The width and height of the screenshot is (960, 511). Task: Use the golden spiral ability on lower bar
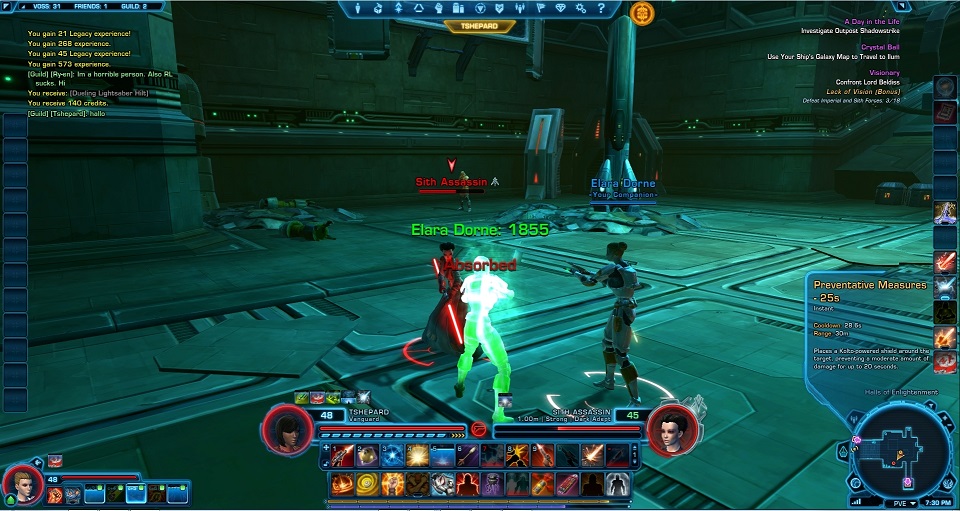point(368,484)
